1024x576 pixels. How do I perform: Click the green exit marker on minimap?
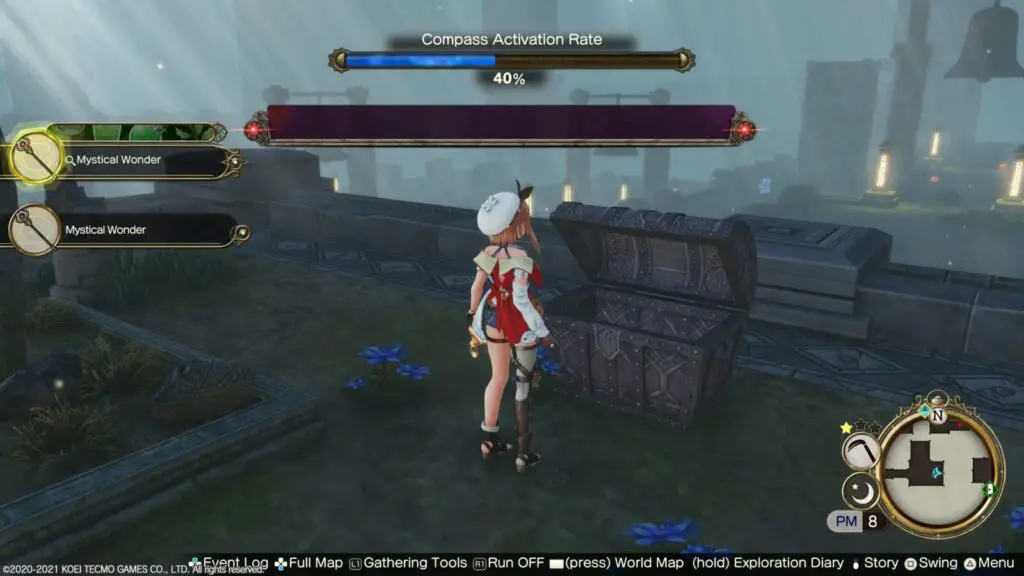[x=988, y=489]
